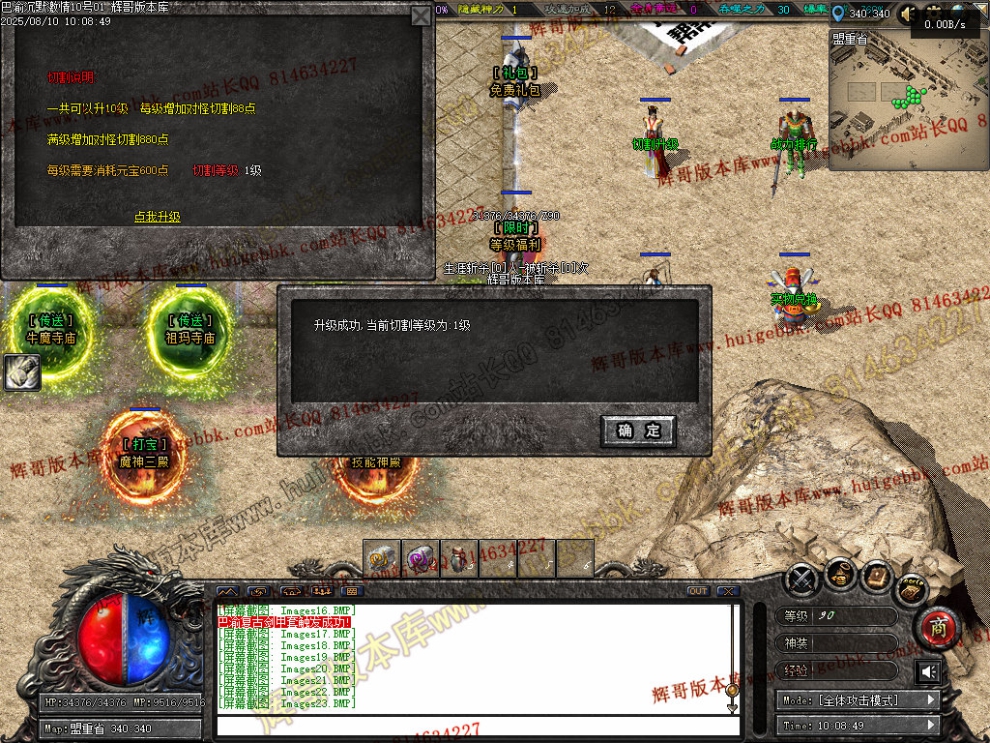990x743 pixels.
Task: Click the beast-head icon at left edge
Action: (x=21, y=372)
